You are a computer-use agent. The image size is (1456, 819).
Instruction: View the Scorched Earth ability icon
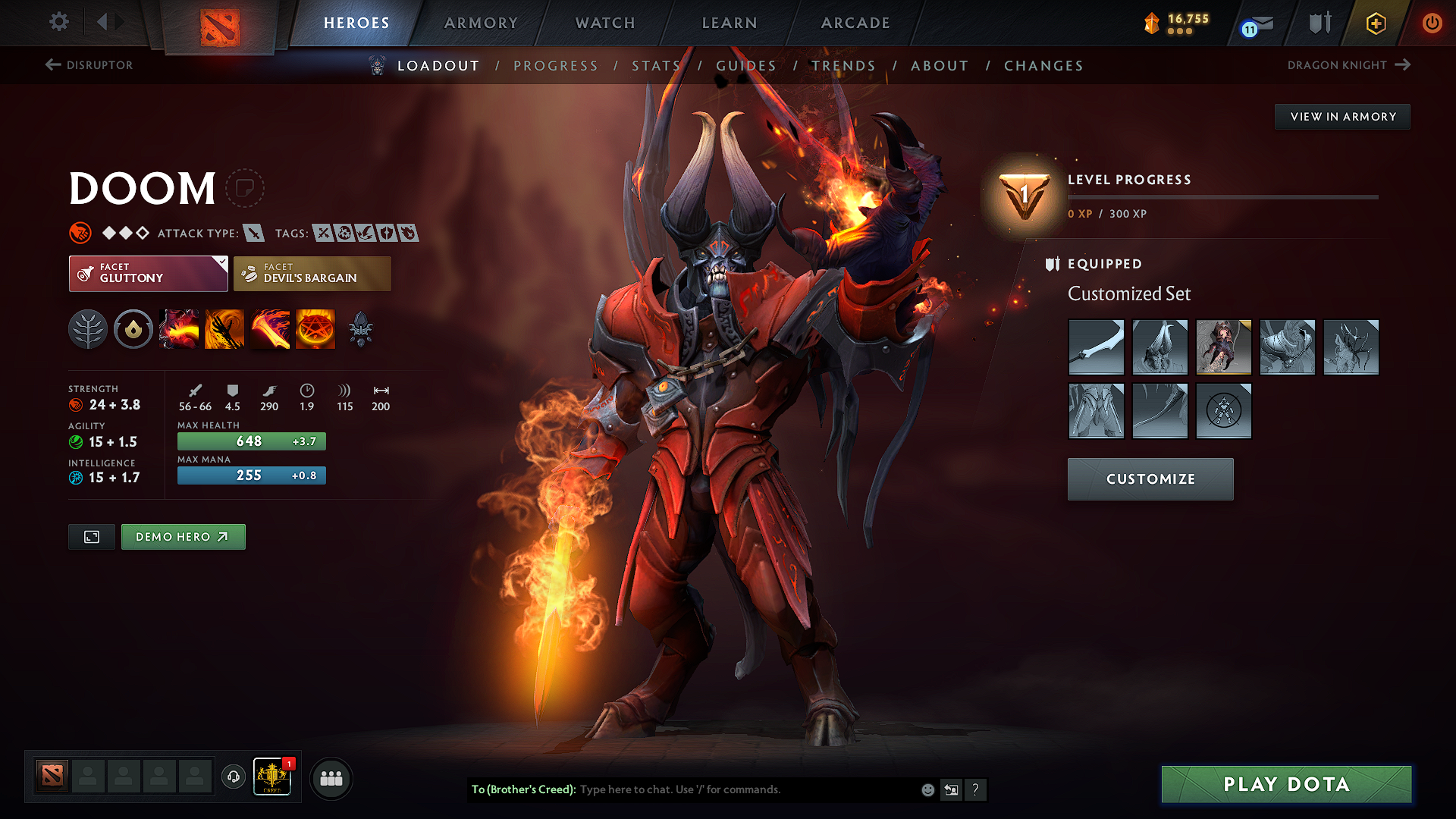(x=224, y=329)
